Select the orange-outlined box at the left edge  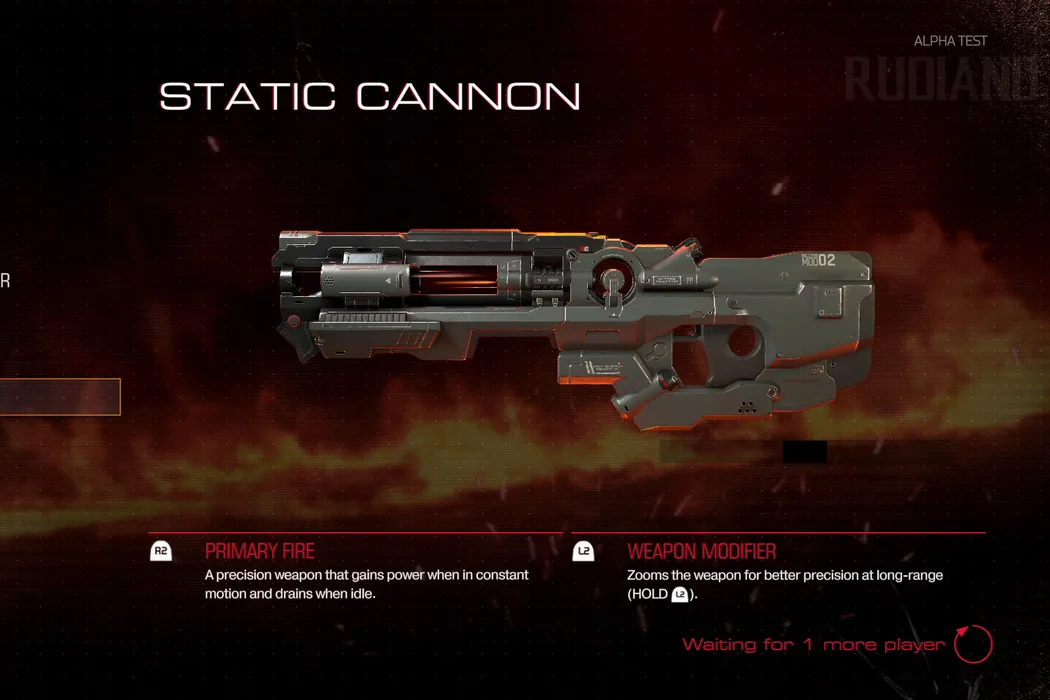[x=59, y=397]
